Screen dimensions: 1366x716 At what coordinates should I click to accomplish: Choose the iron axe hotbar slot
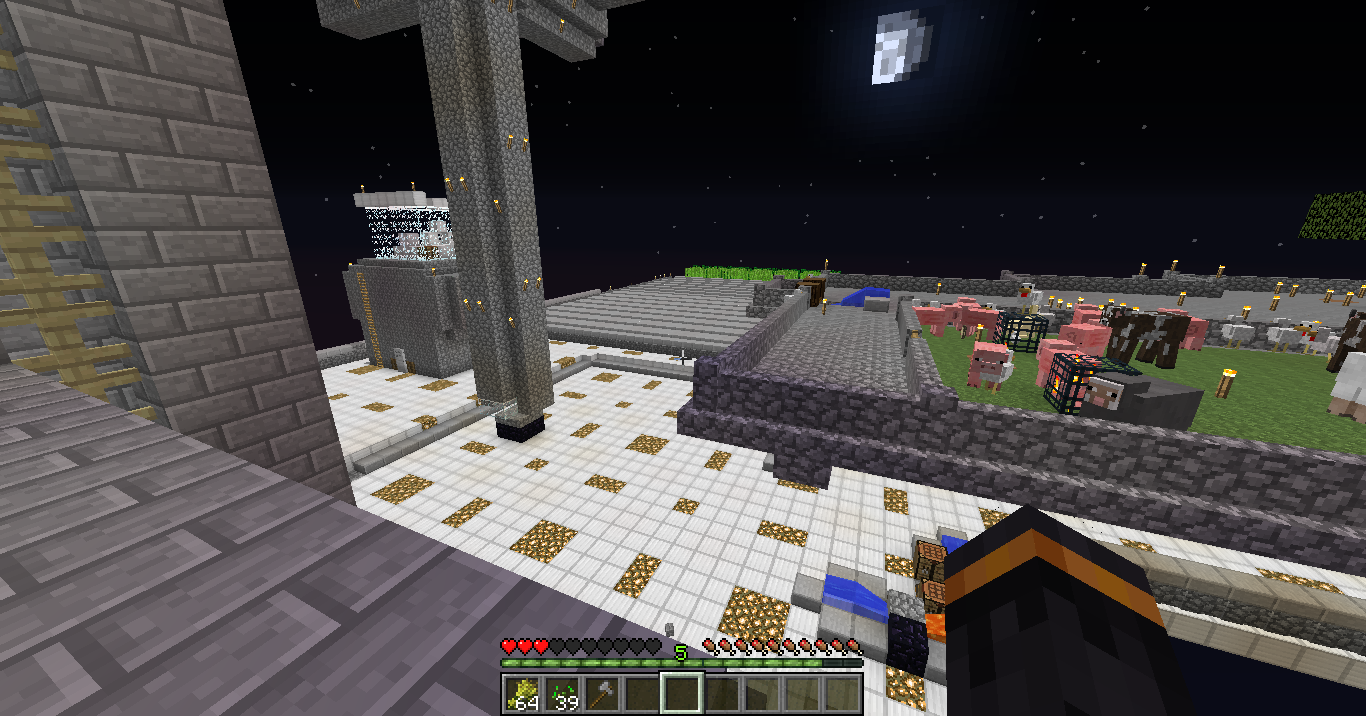602,693
